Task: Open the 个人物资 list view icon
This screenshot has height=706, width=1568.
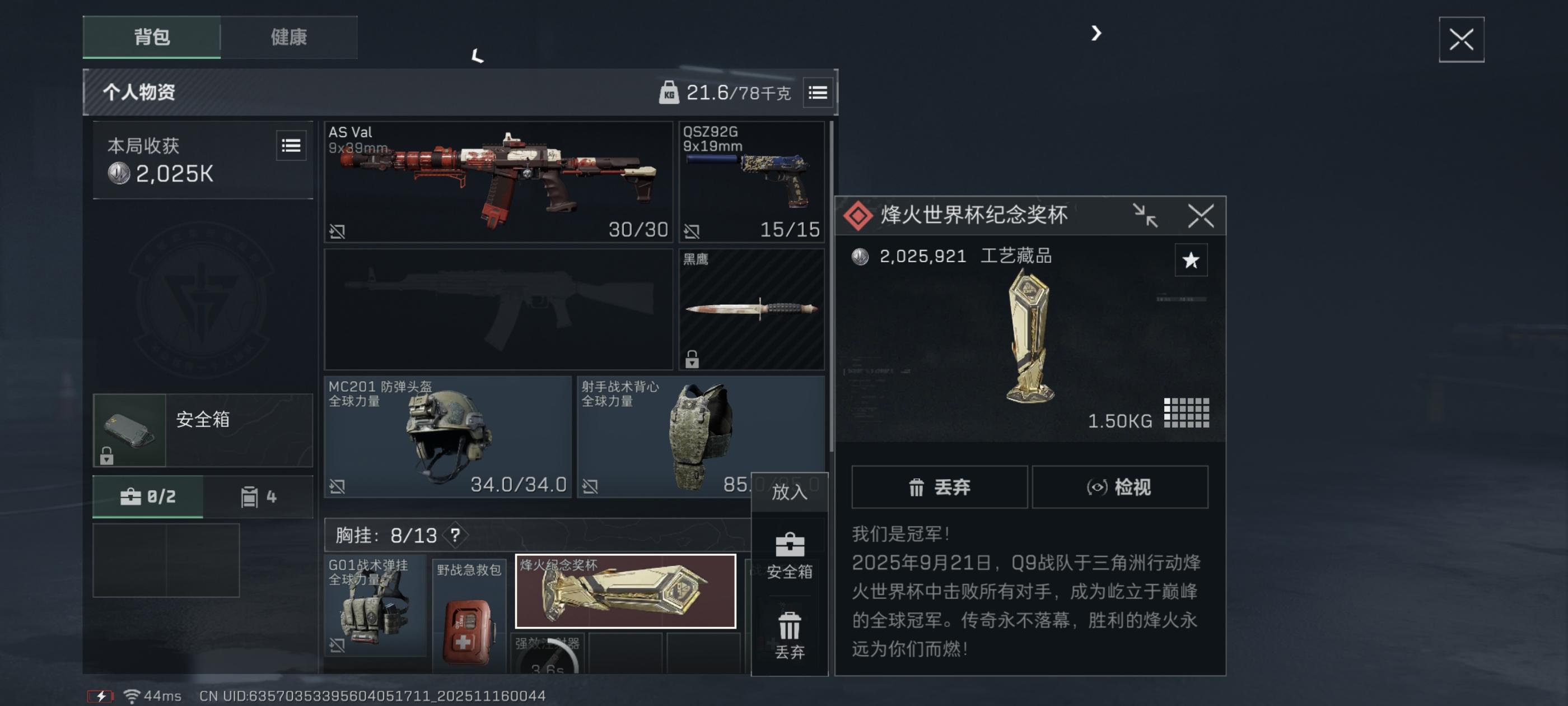Action: tap(818, 92)
